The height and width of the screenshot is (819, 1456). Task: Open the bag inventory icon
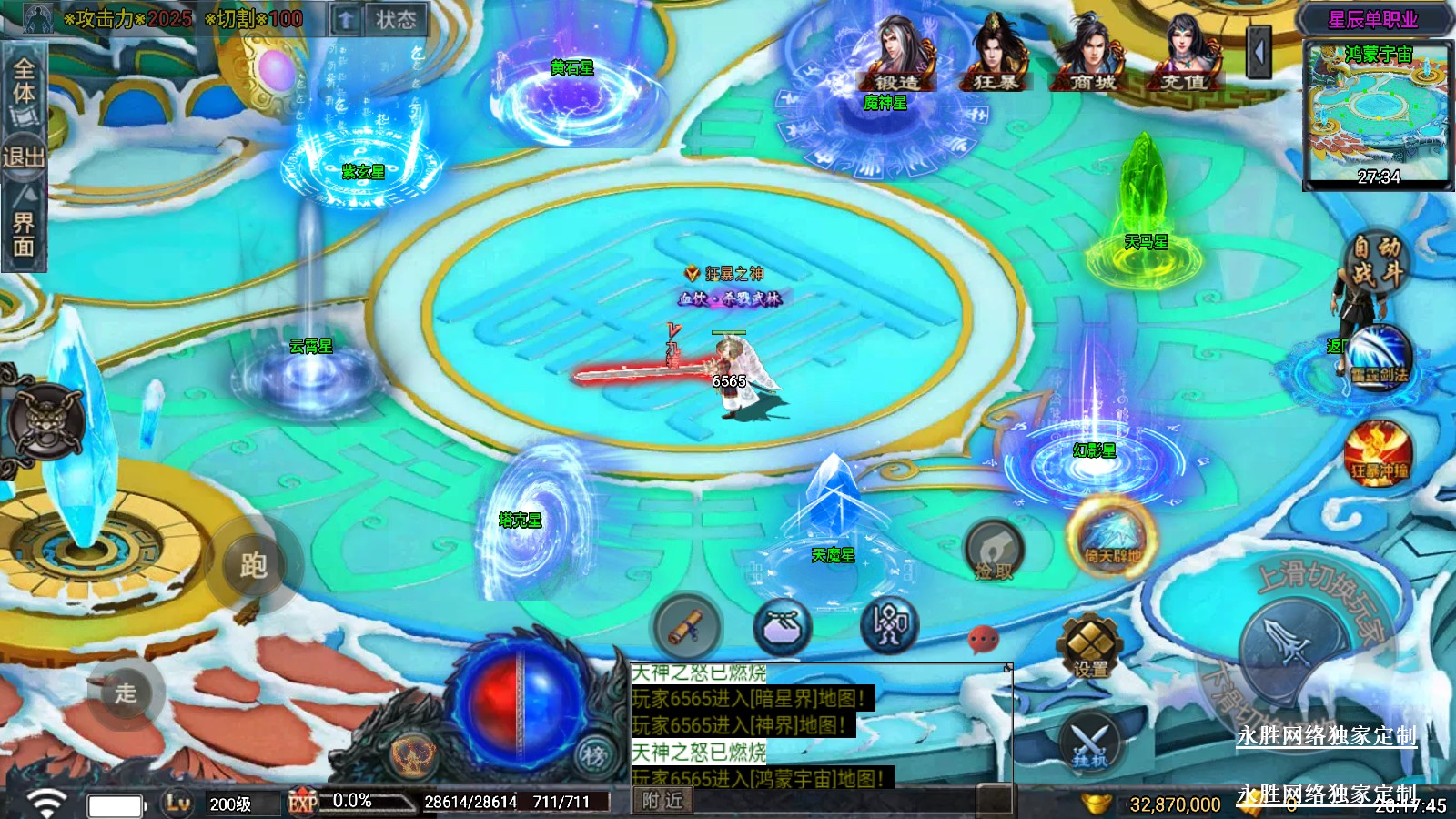(x=782, y=626)
